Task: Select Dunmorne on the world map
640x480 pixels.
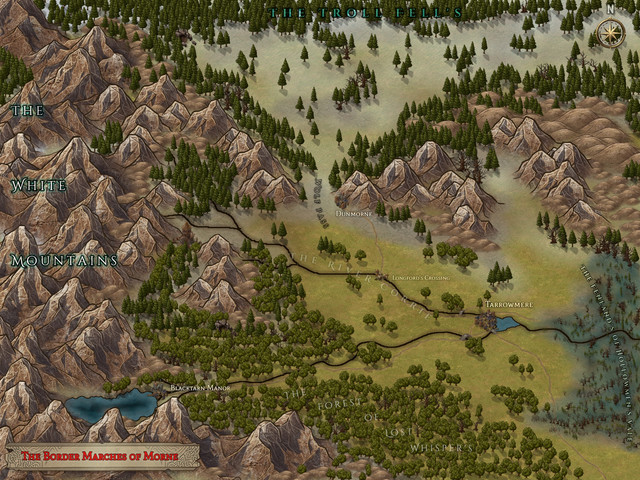Action: [353, 212]
